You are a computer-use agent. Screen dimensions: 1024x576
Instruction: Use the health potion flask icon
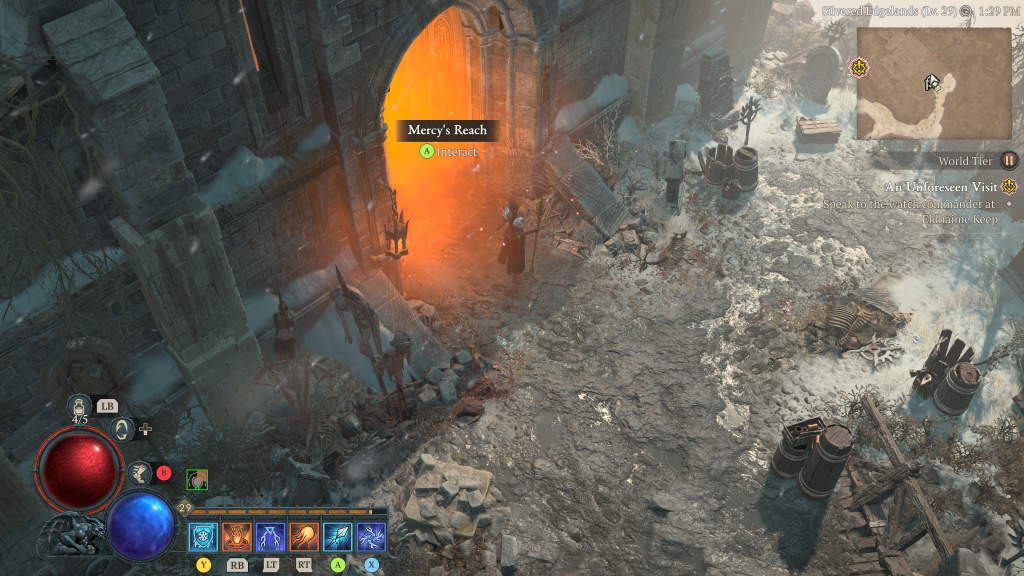(x=79, y=406)
